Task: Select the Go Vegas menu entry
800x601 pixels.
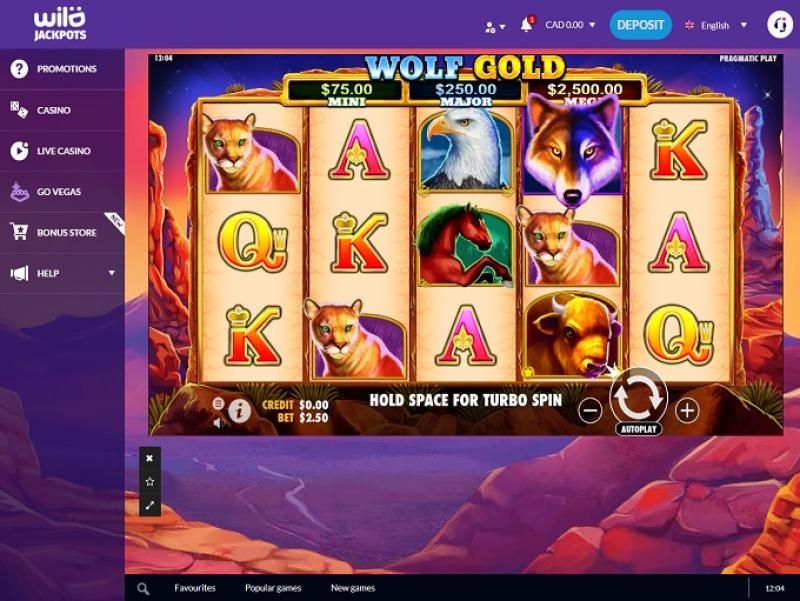Action: (x=59, y=191)
